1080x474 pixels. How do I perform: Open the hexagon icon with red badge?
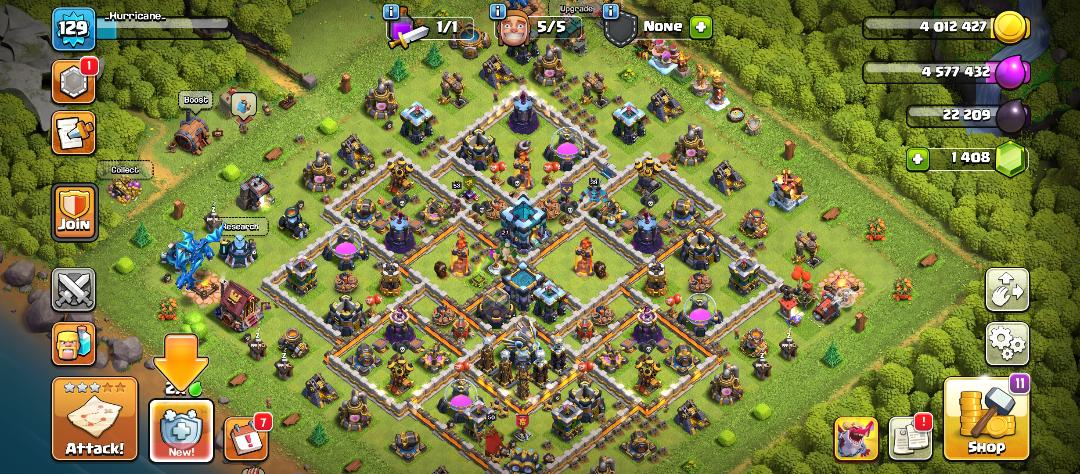pyautogui.click(x=74, y=82)
